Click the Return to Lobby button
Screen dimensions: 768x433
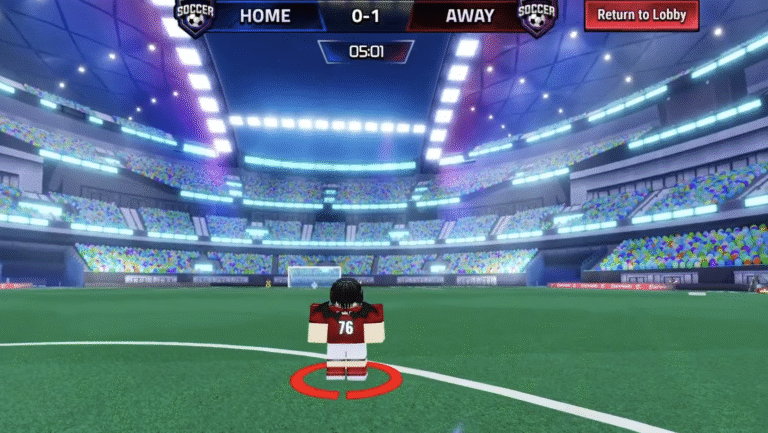coord(641,15)
